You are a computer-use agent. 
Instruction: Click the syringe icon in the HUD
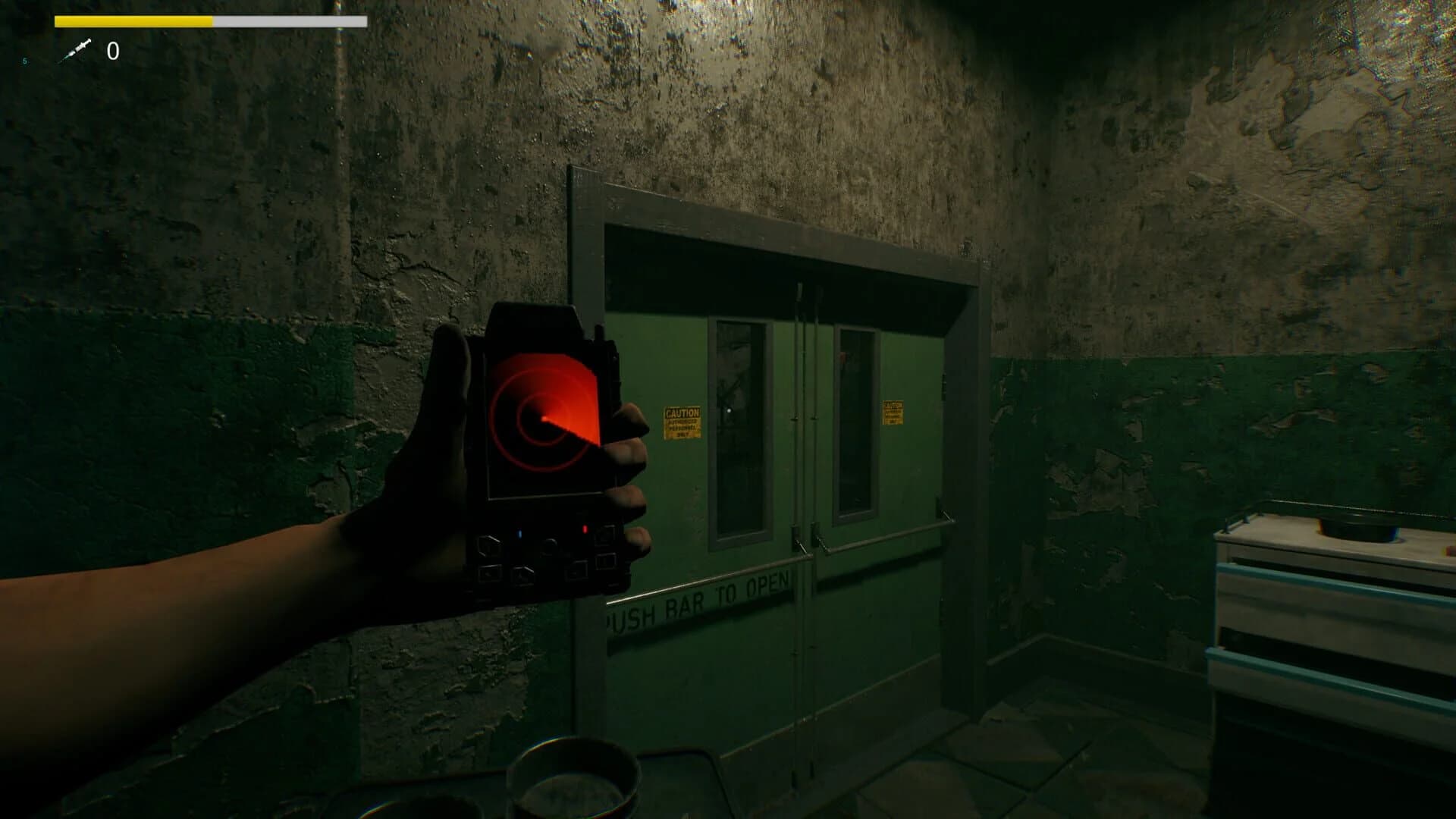pos(78,49)
